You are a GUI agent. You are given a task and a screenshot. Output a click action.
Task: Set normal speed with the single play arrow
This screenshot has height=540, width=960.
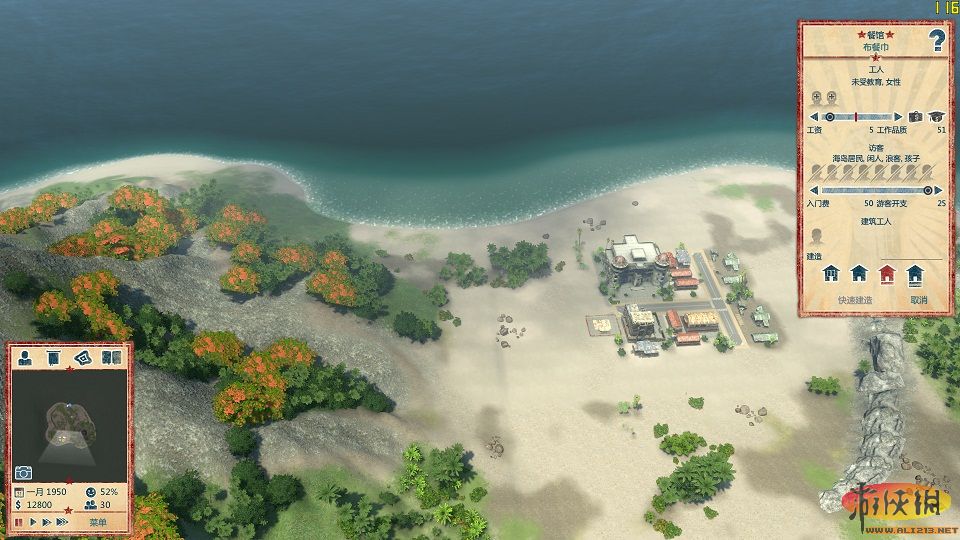pos(33,522)
